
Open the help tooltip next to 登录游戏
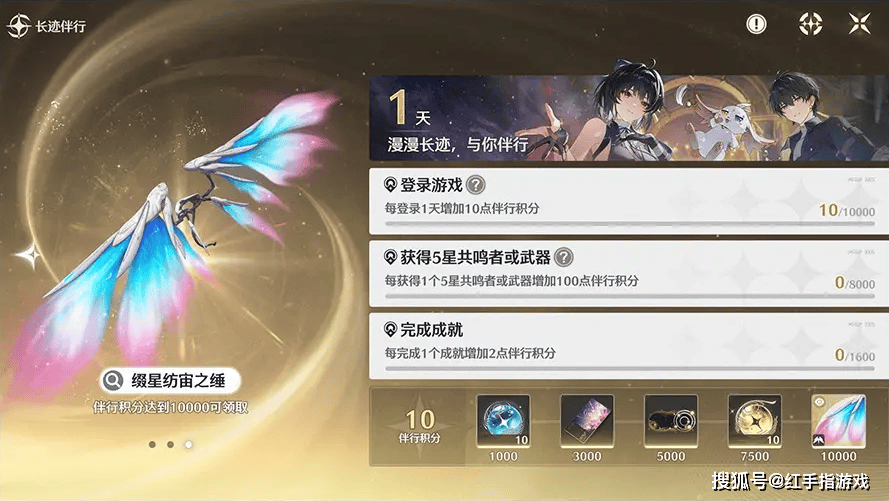click(477, 185)
